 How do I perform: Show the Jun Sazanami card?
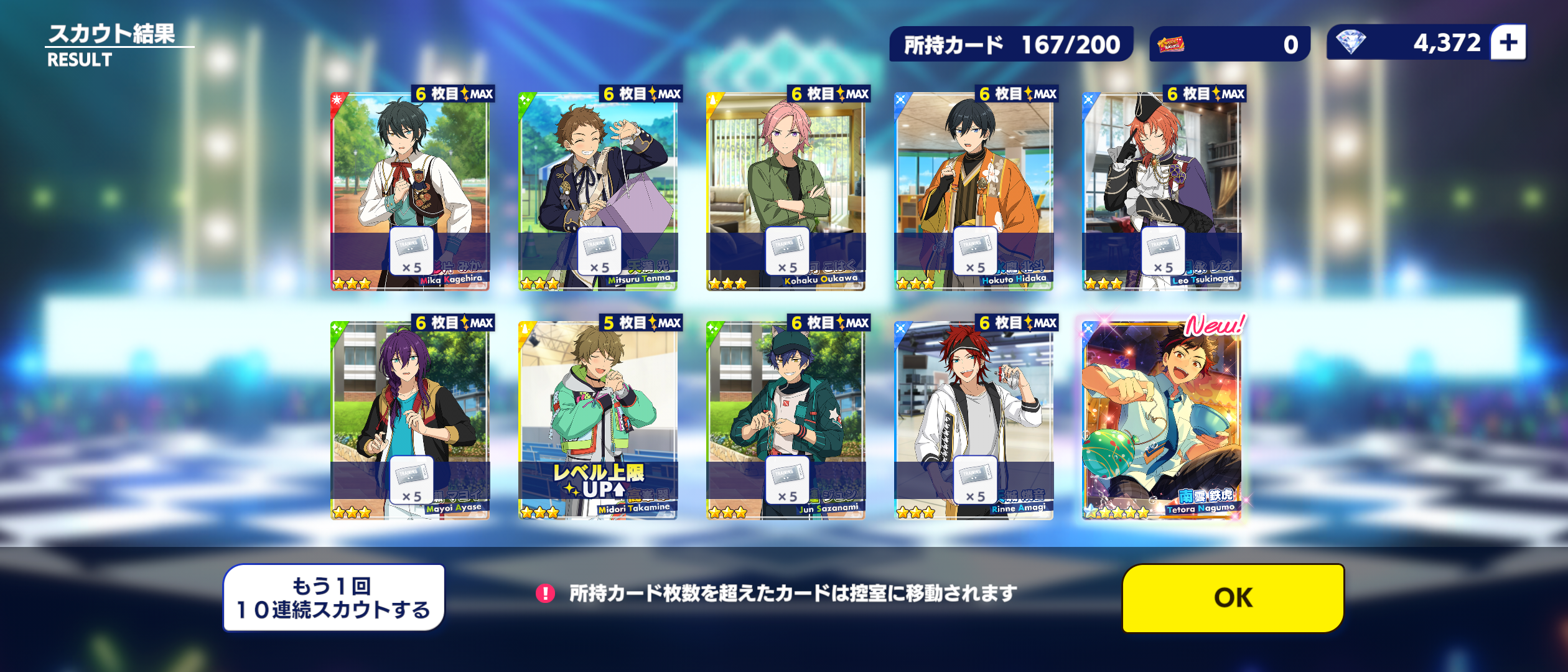786,420
